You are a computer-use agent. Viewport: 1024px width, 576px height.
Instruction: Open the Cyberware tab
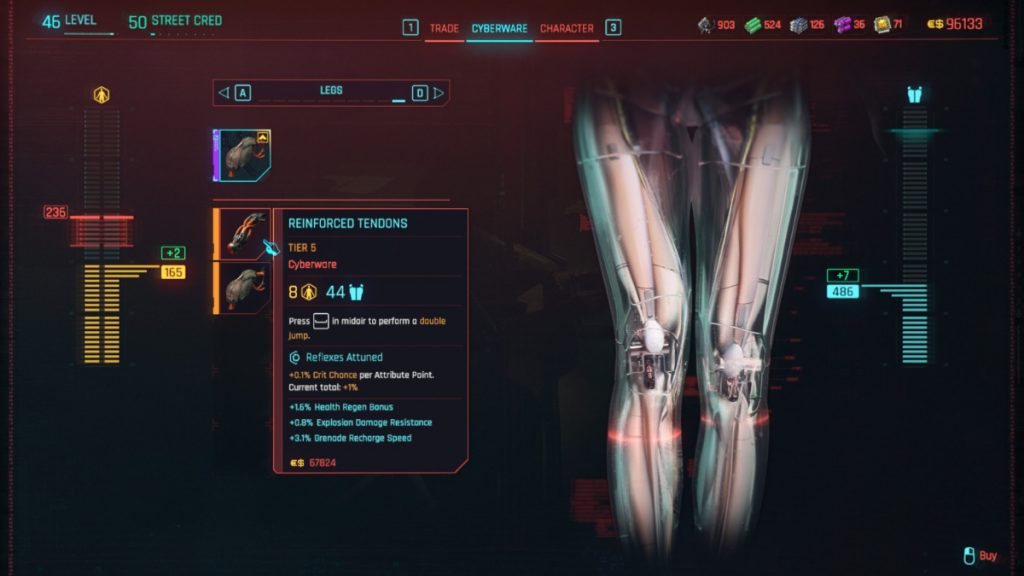point(499,28)
